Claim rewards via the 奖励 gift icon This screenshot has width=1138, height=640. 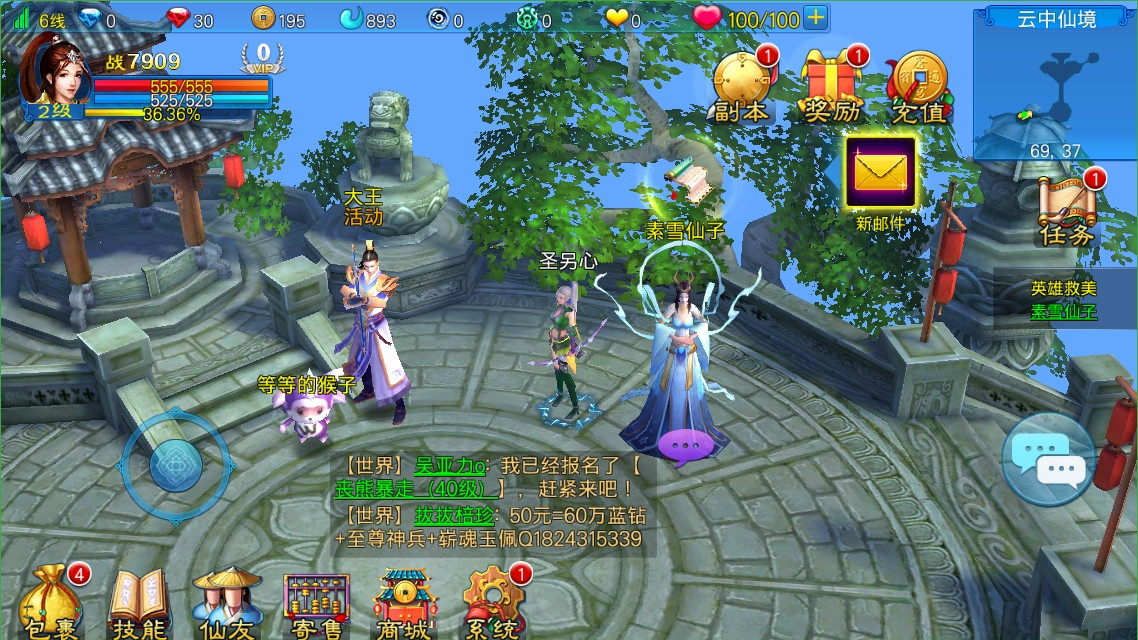pyautogui.click(x=832, y=87)
